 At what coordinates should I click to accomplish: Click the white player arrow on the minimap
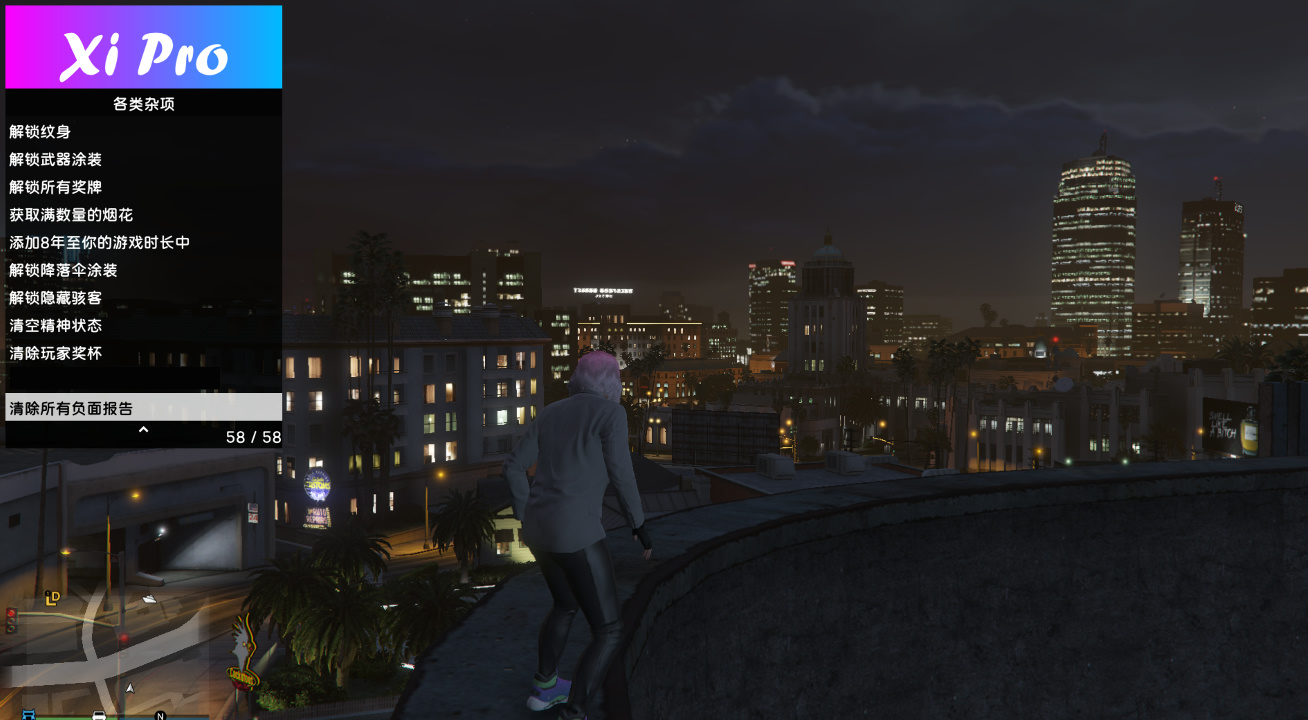point(130,688)
